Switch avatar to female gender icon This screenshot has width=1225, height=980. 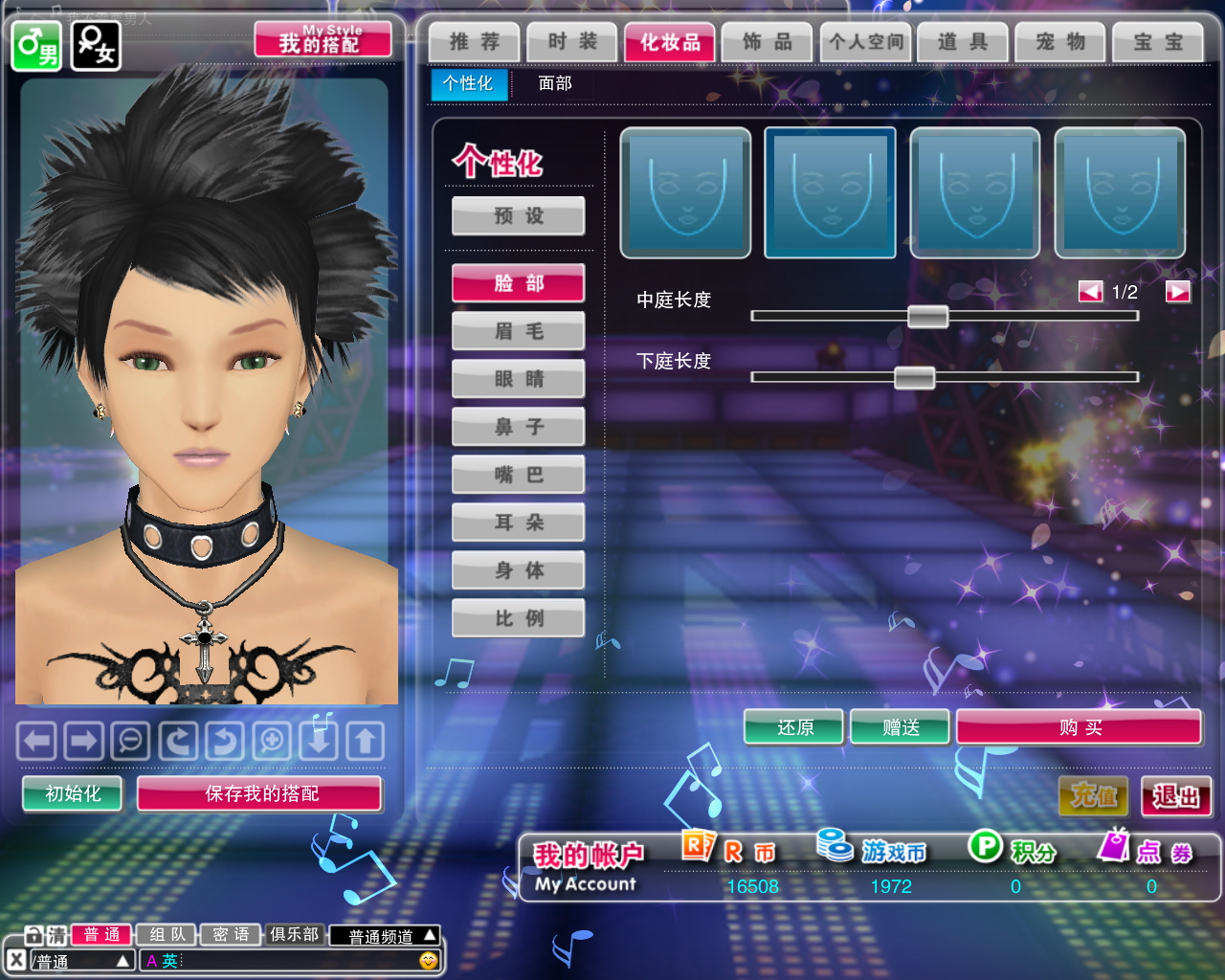pyautogui.click(x=96, y=46)
